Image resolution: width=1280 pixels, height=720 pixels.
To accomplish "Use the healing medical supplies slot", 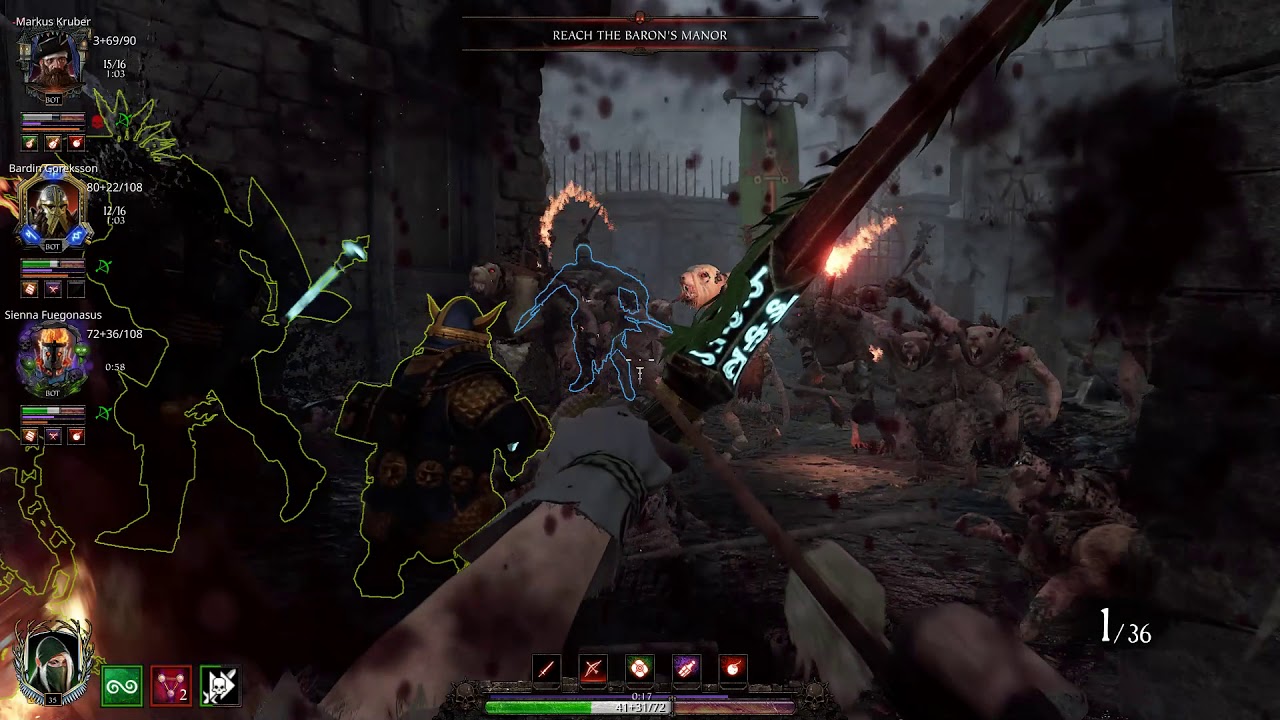I will [x=640, y=668].
